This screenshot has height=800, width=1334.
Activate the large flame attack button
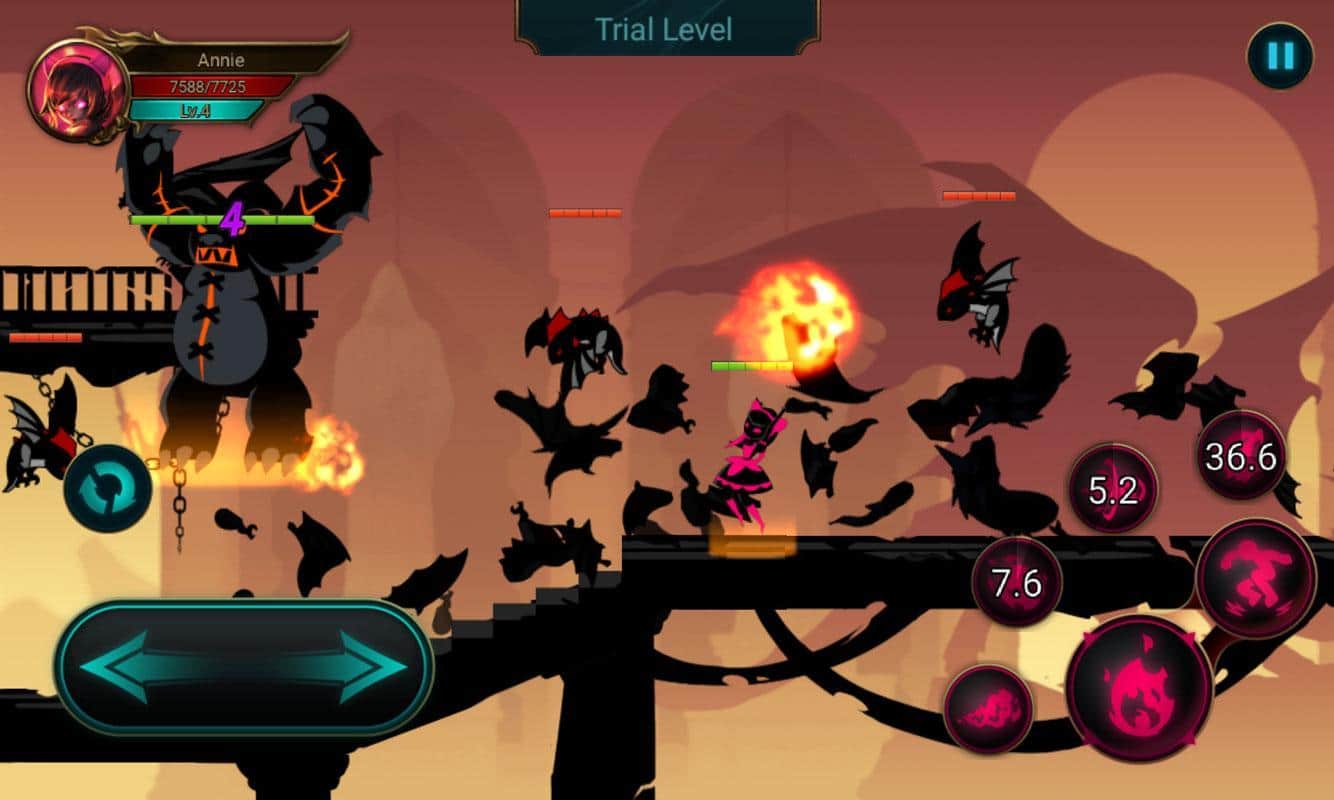(x=1138, y=689)
